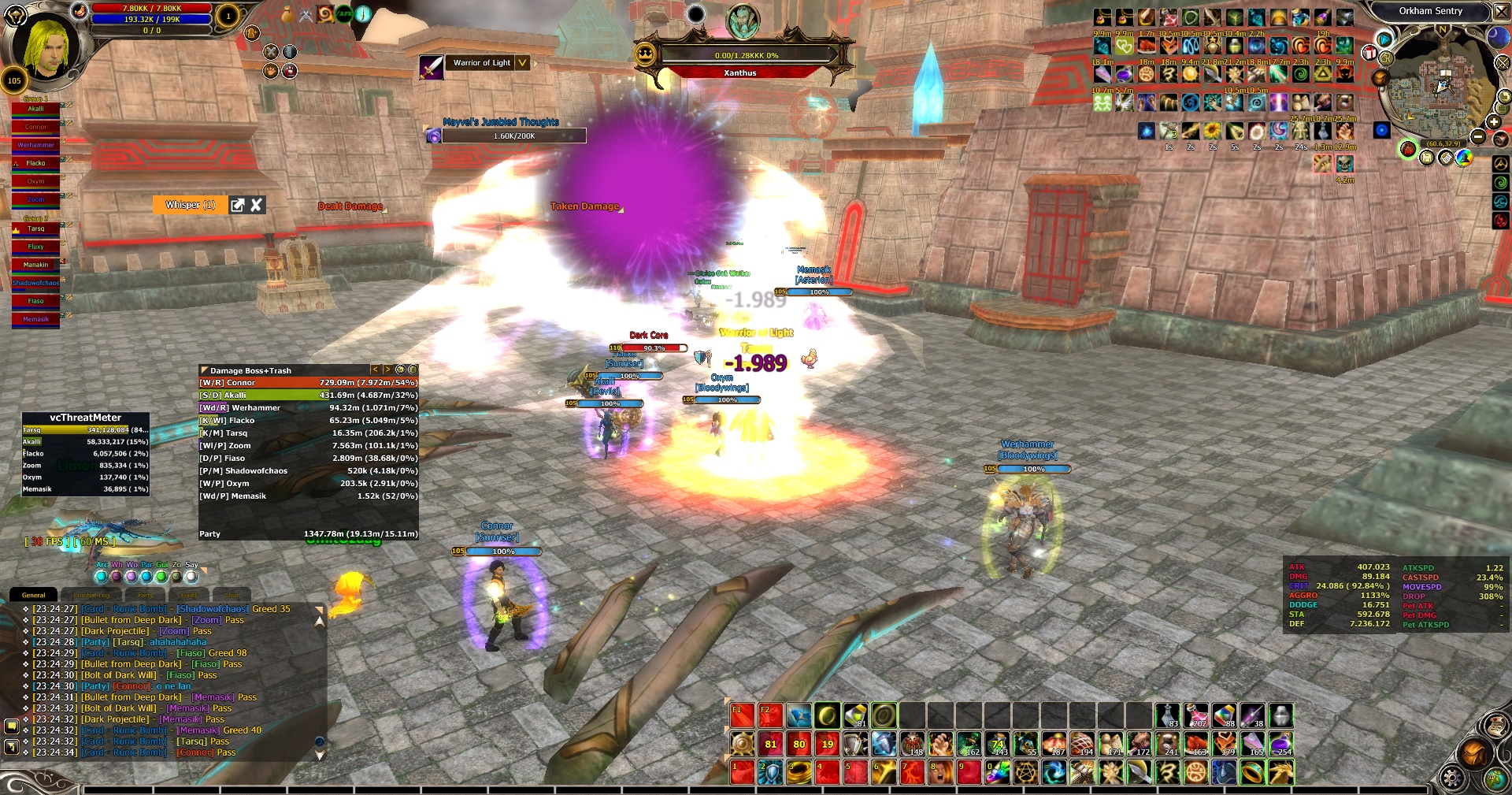Open the Party chat tab
The image size is (1512, 795).
pyautogui.click(x=145, y=596)
